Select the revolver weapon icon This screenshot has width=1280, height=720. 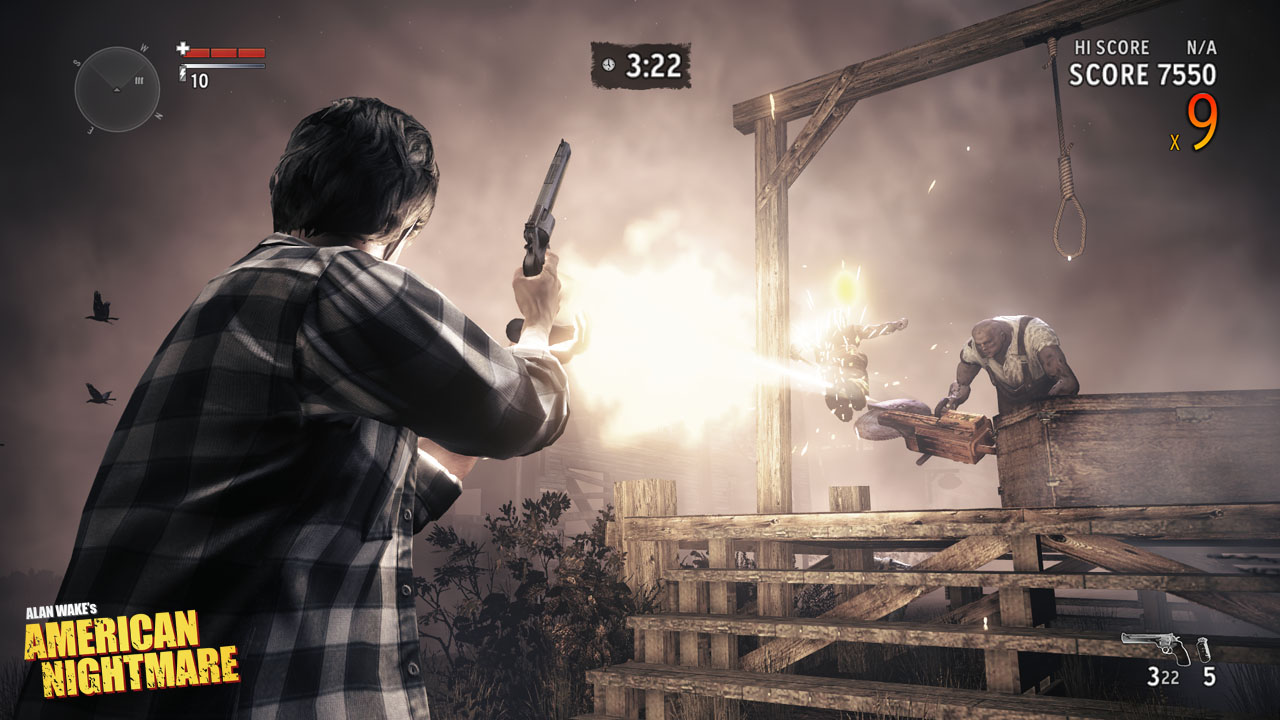click(x=1156, y=647)
